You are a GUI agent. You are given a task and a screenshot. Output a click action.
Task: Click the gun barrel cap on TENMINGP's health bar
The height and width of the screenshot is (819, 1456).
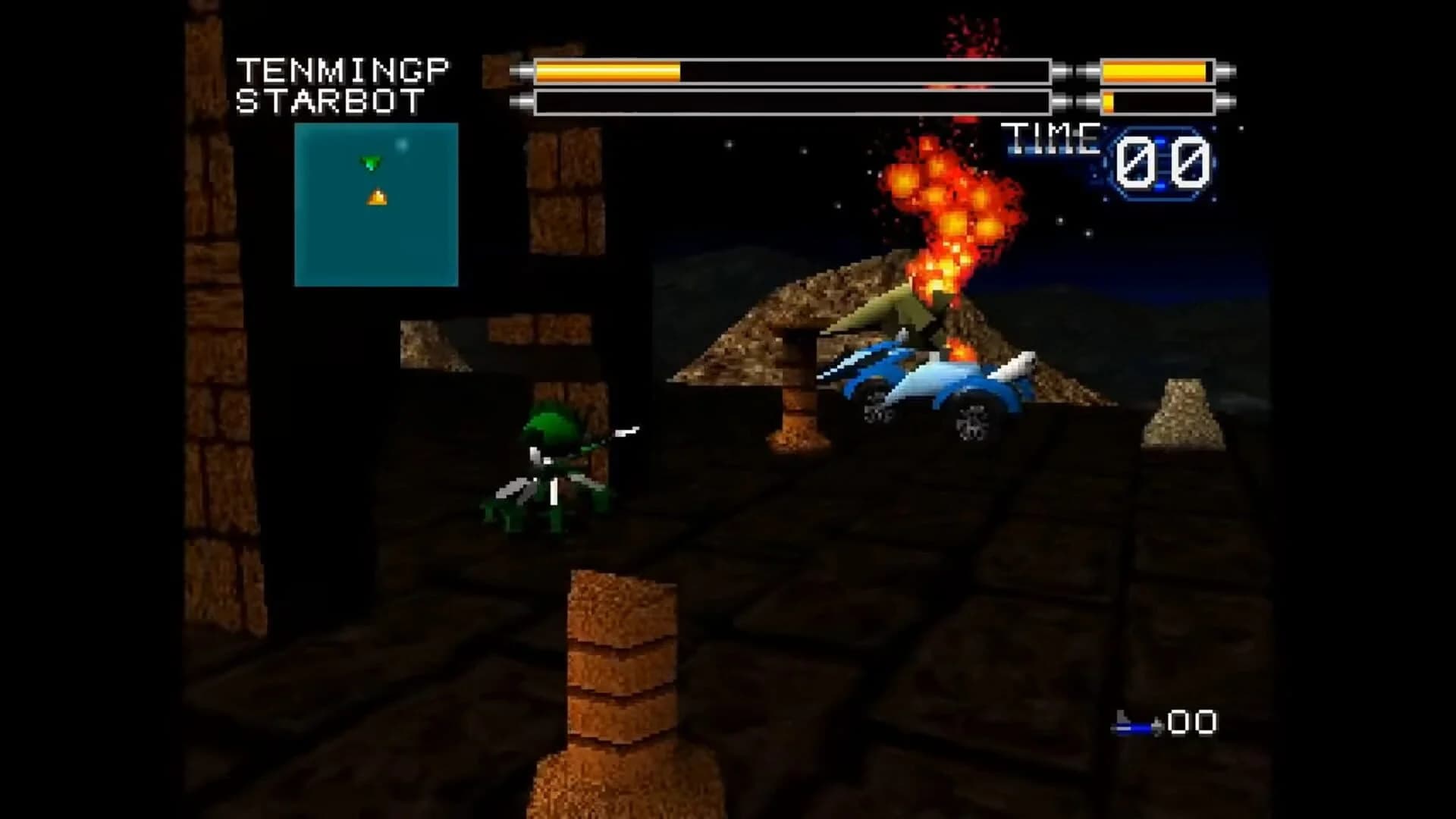pyautogui.click(x=523, y=71)
